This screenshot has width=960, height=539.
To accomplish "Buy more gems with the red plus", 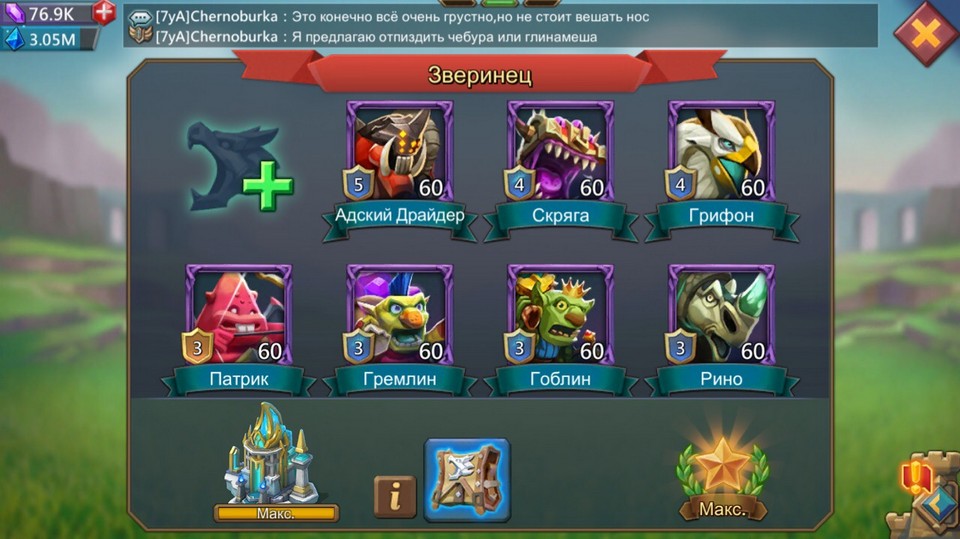I will tap(104, 12).
